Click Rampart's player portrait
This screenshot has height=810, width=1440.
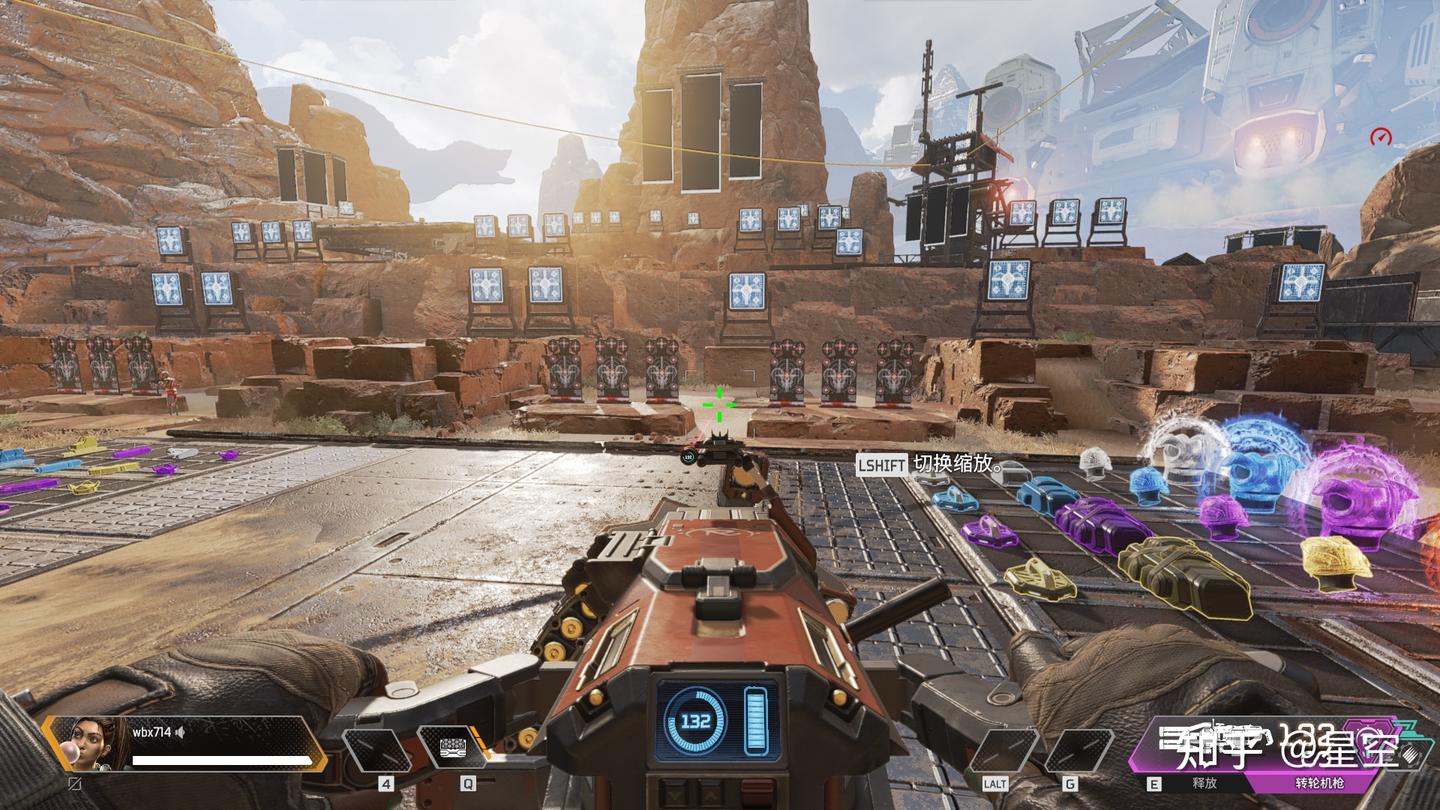(87, 744)
